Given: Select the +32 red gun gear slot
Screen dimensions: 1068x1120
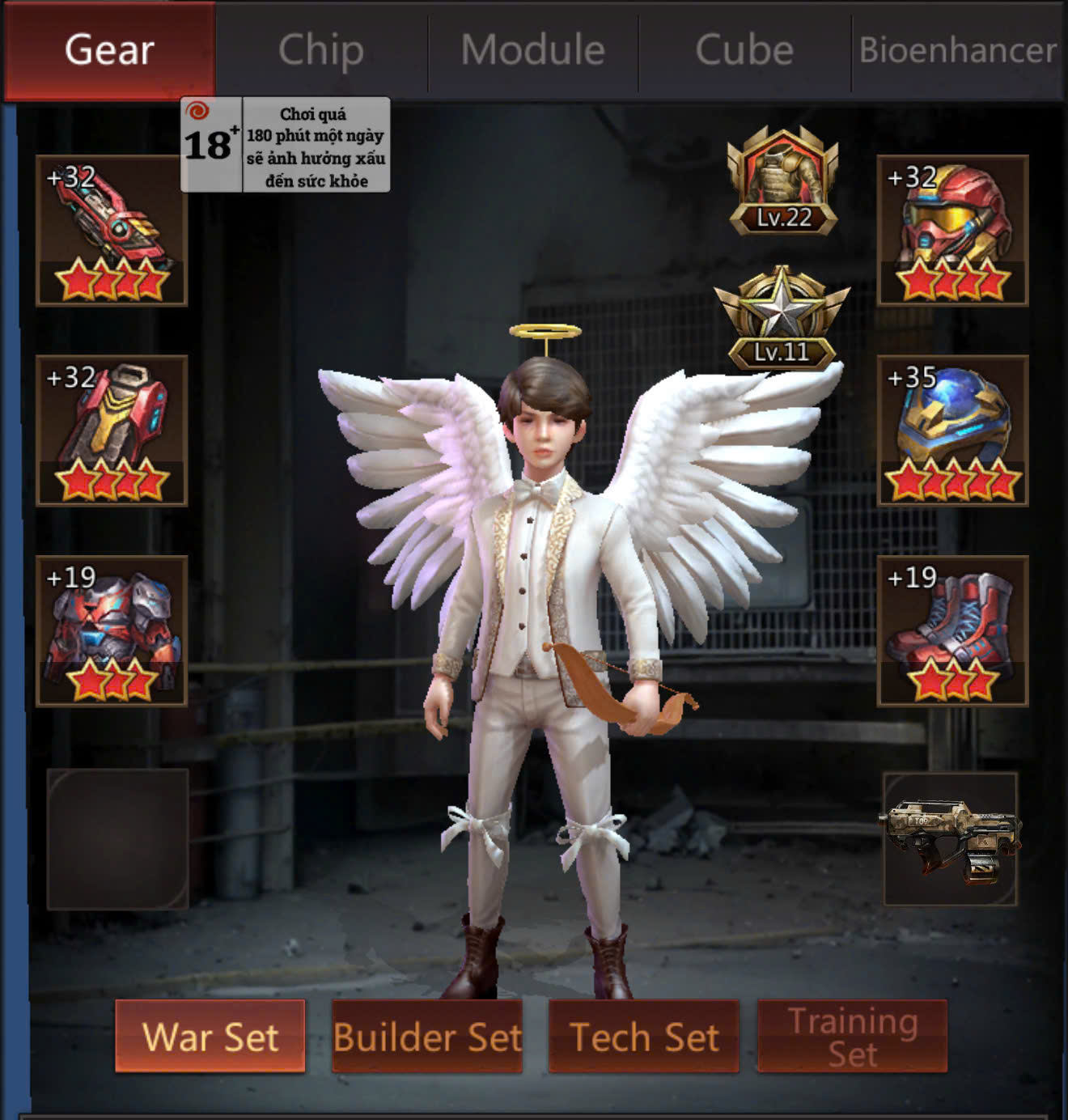Looking at the screenshot, I should point(112,231).
